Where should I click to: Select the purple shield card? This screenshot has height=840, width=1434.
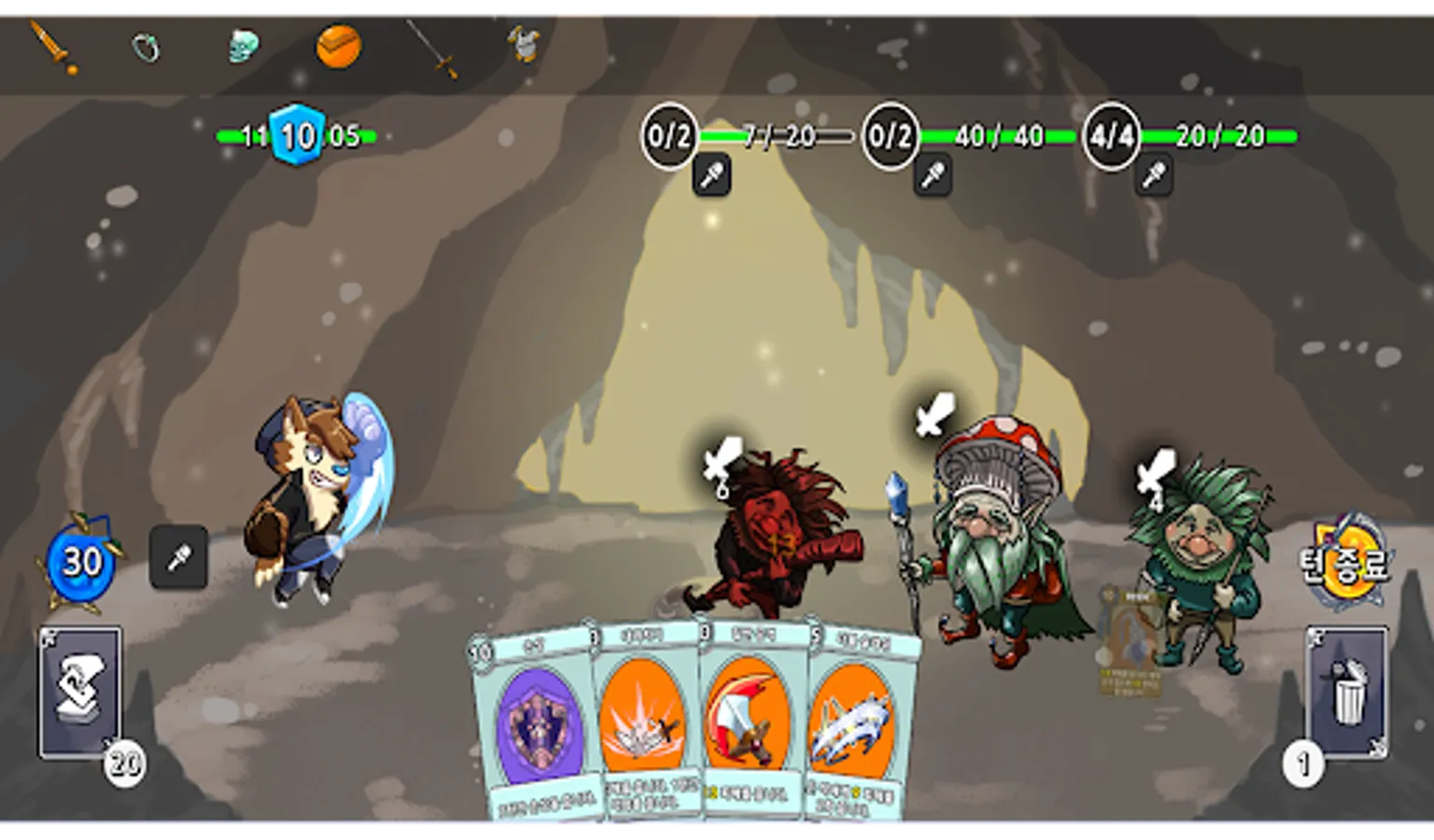click(535, 728)
